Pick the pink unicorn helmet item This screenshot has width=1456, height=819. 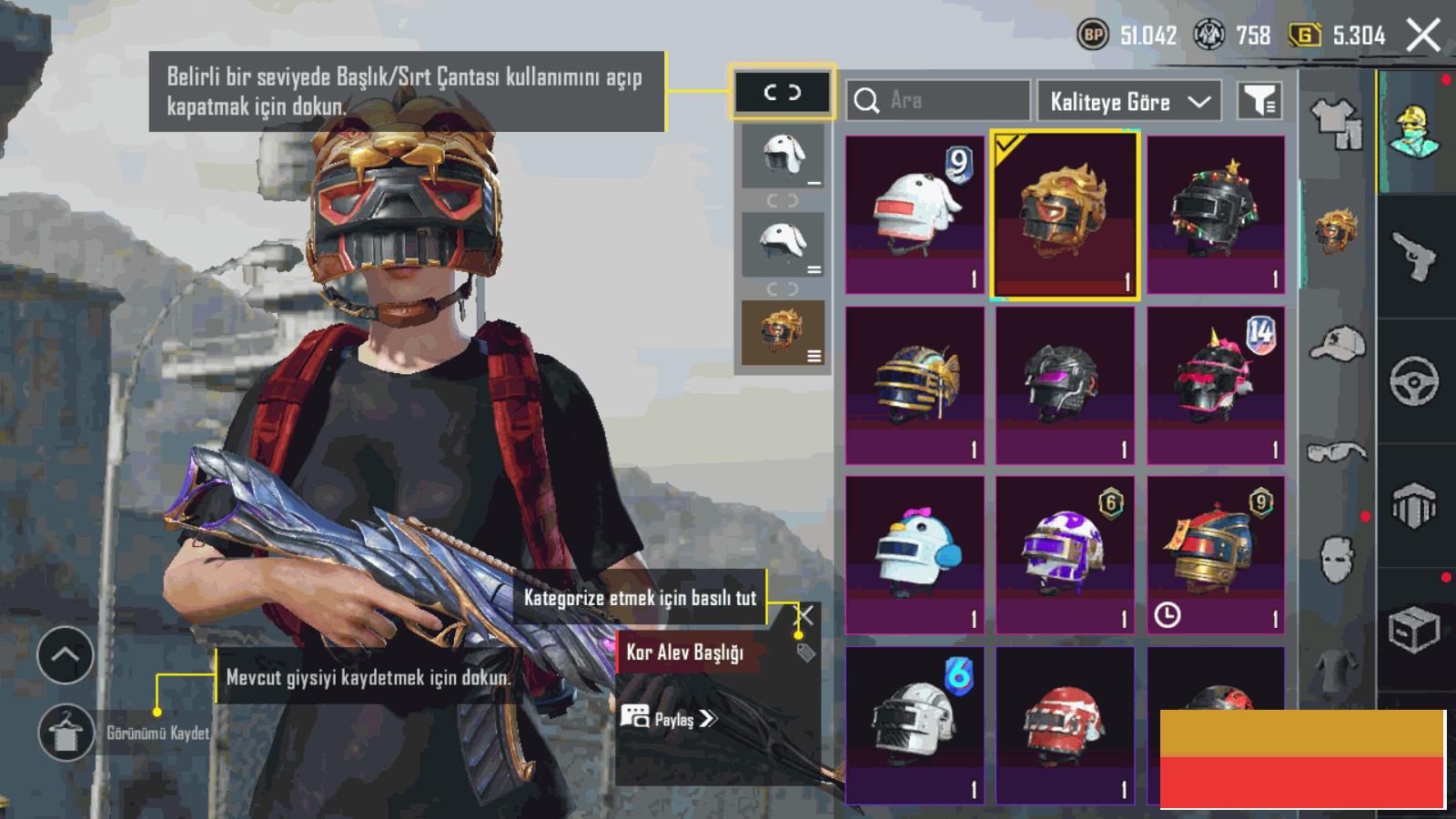[x=1216, y=385]
